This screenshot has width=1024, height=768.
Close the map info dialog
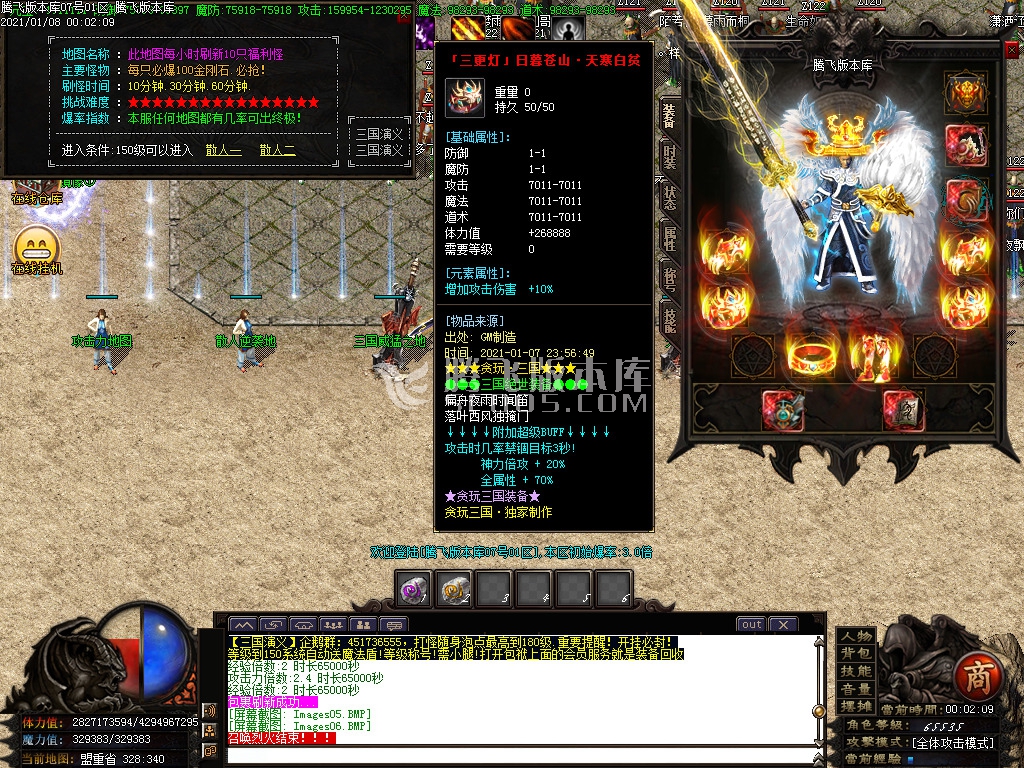[x=403, y=17]
